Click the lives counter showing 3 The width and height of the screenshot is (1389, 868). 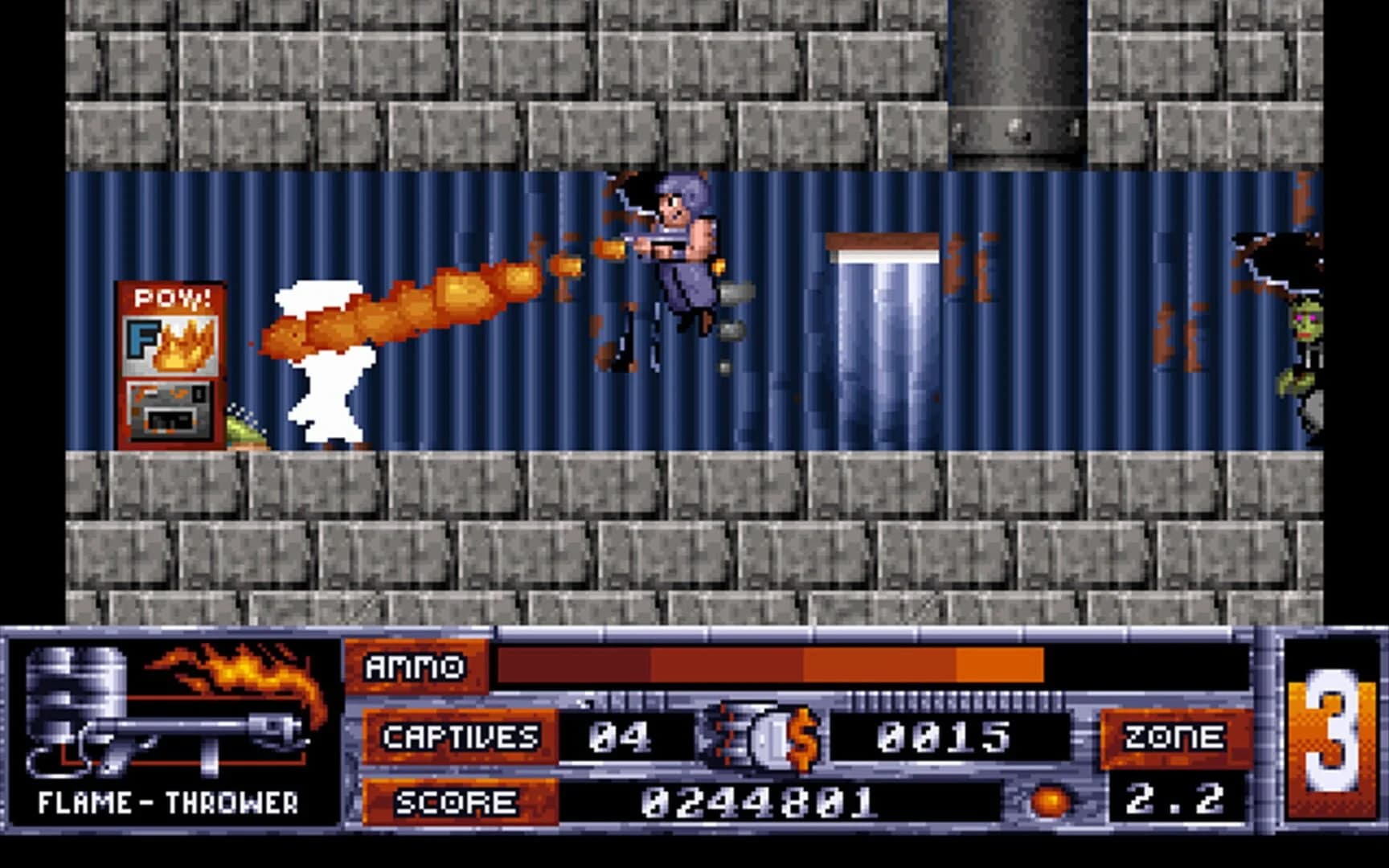pos(1330,731)
